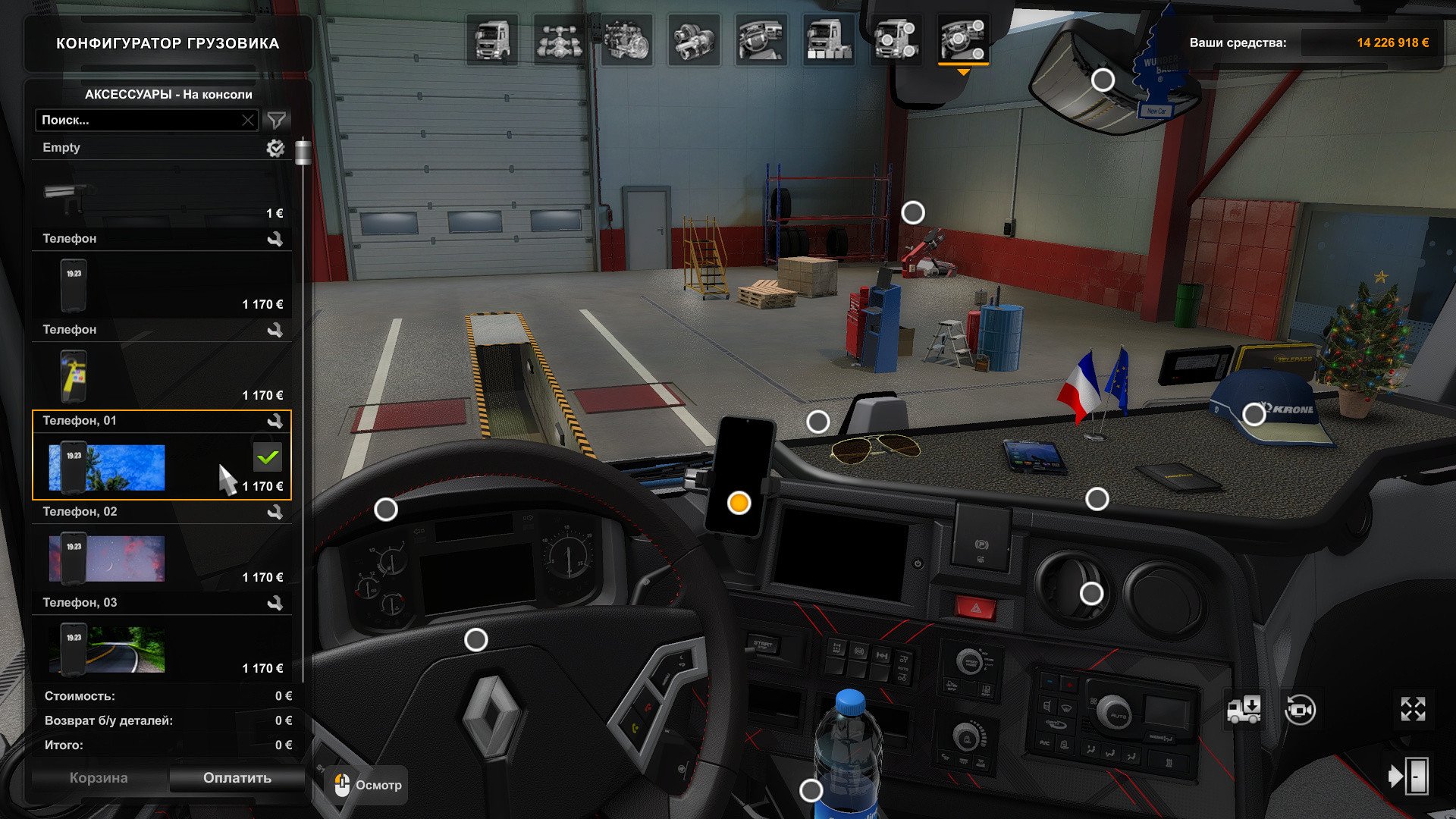Pick the Телефон, 03 phone with road wallpaper

tap(161, 650)
